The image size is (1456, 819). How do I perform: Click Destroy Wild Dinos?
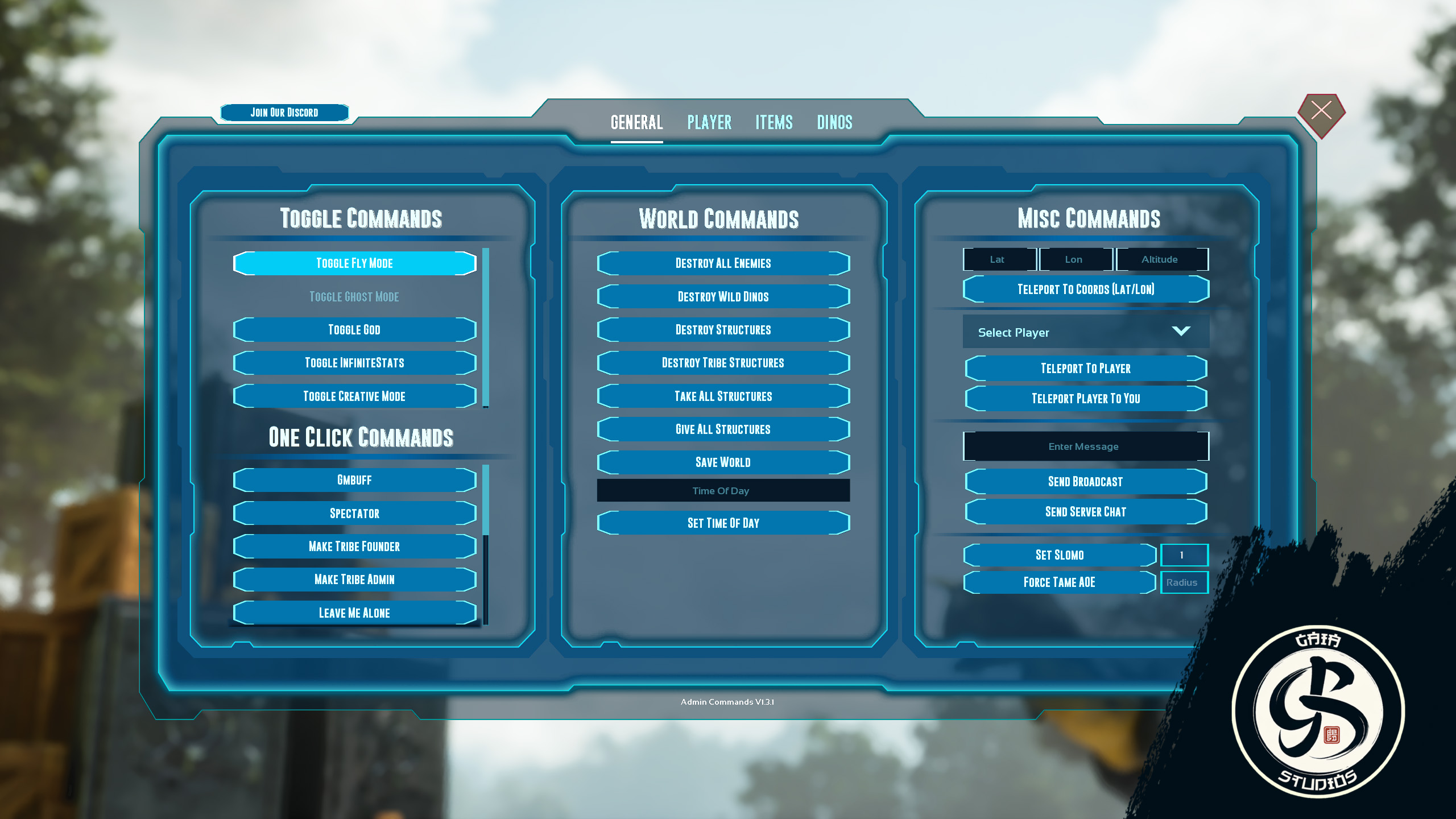pyautogui.click(x=723, y=296)
